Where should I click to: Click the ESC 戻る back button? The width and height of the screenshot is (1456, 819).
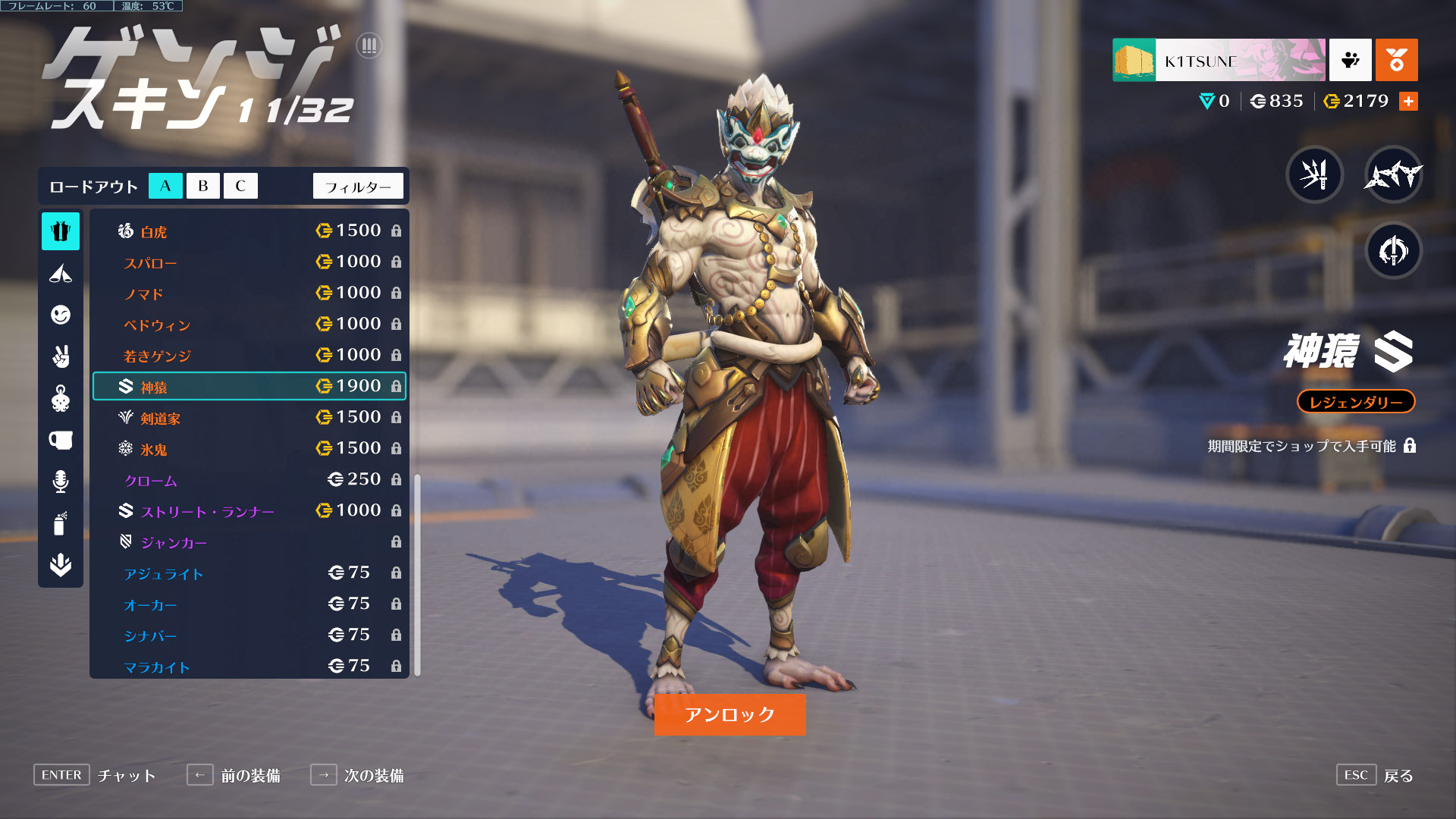(1375, 775)
